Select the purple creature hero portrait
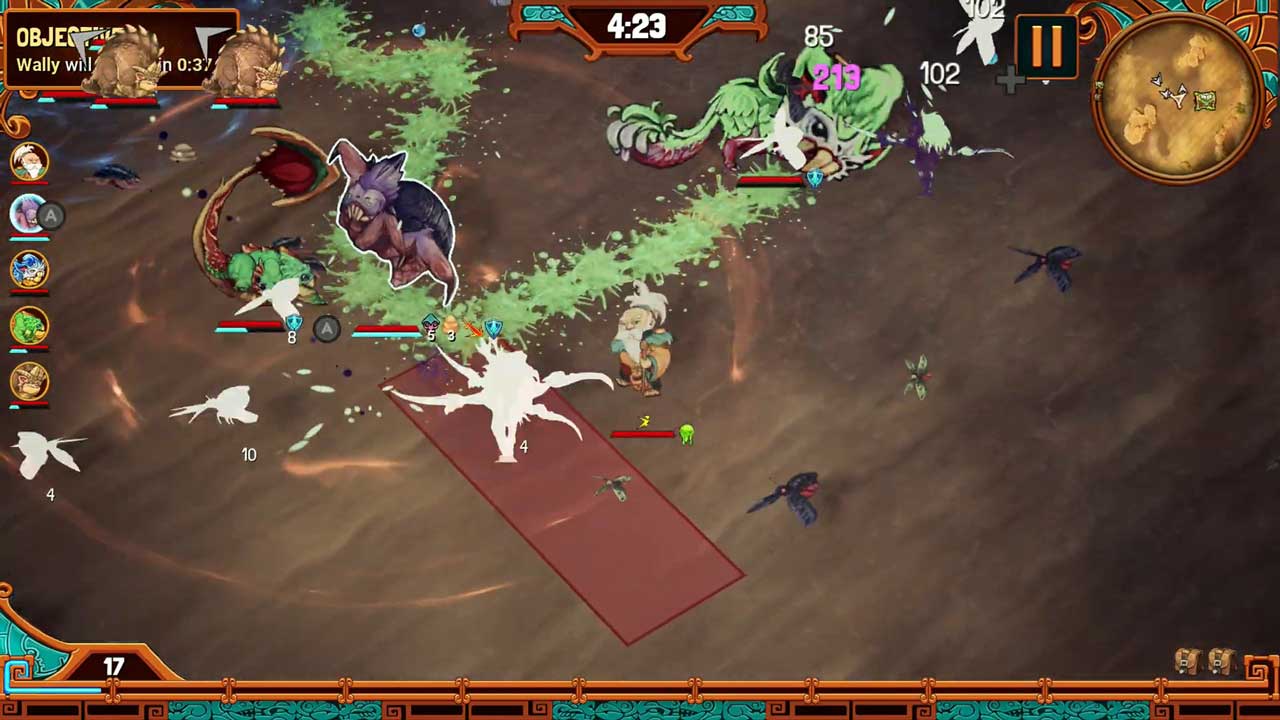The width and height of the screenshot is (1280, 720). (x=28, y=214)
